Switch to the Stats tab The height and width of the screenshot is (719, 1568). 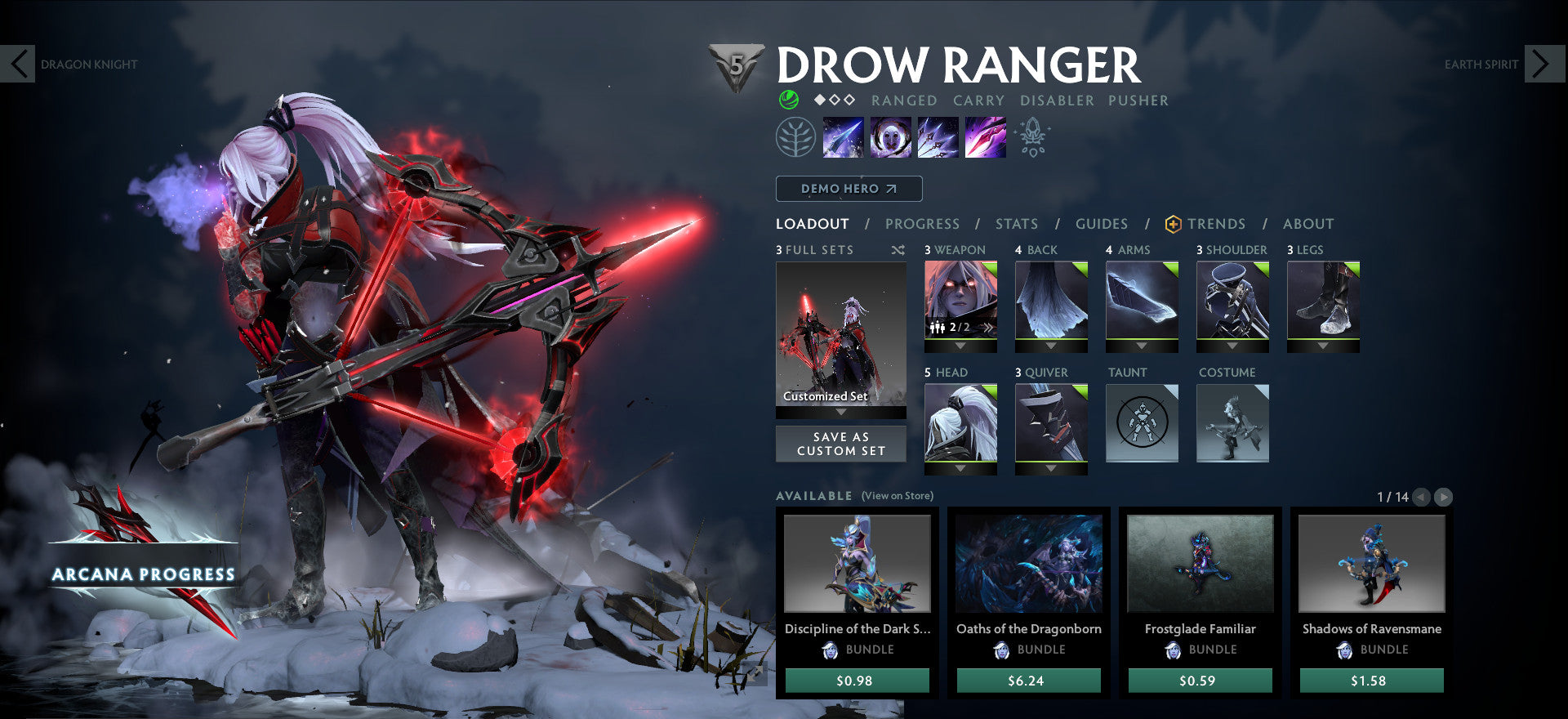point(1016,223)
